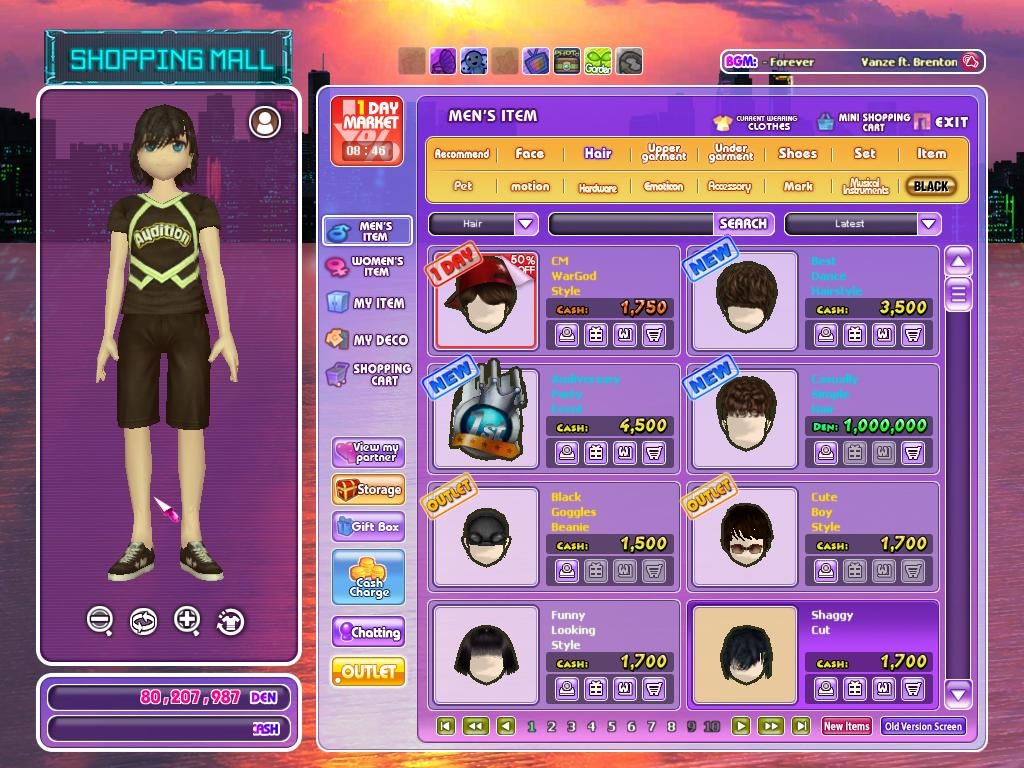Screen dimensions: 1024x768
Task: Open the Chatting window
Action: pyautogui.click(x=368, y=632)
